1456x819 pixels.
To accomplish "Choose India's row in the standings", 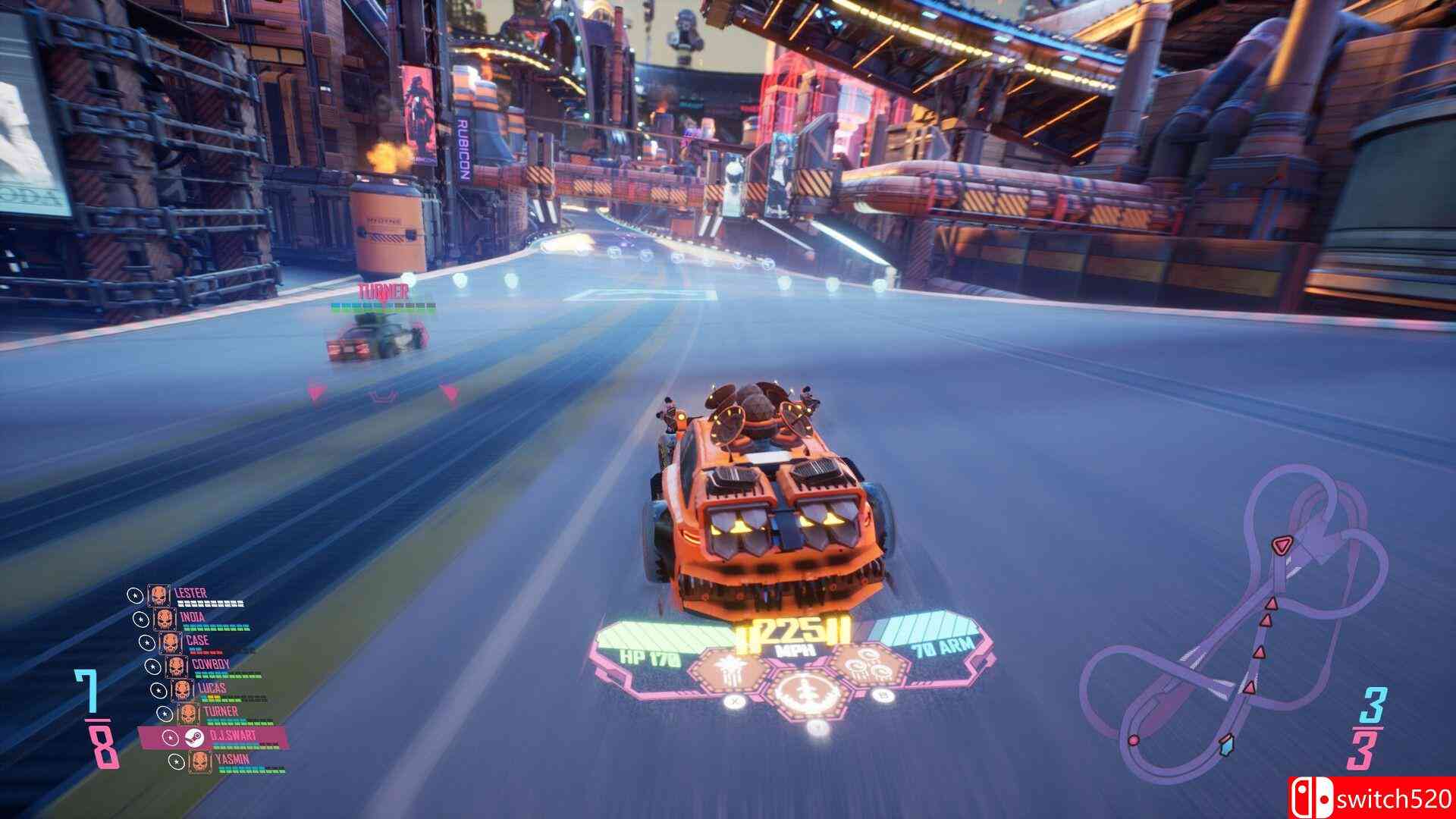I will click(193, 617).
